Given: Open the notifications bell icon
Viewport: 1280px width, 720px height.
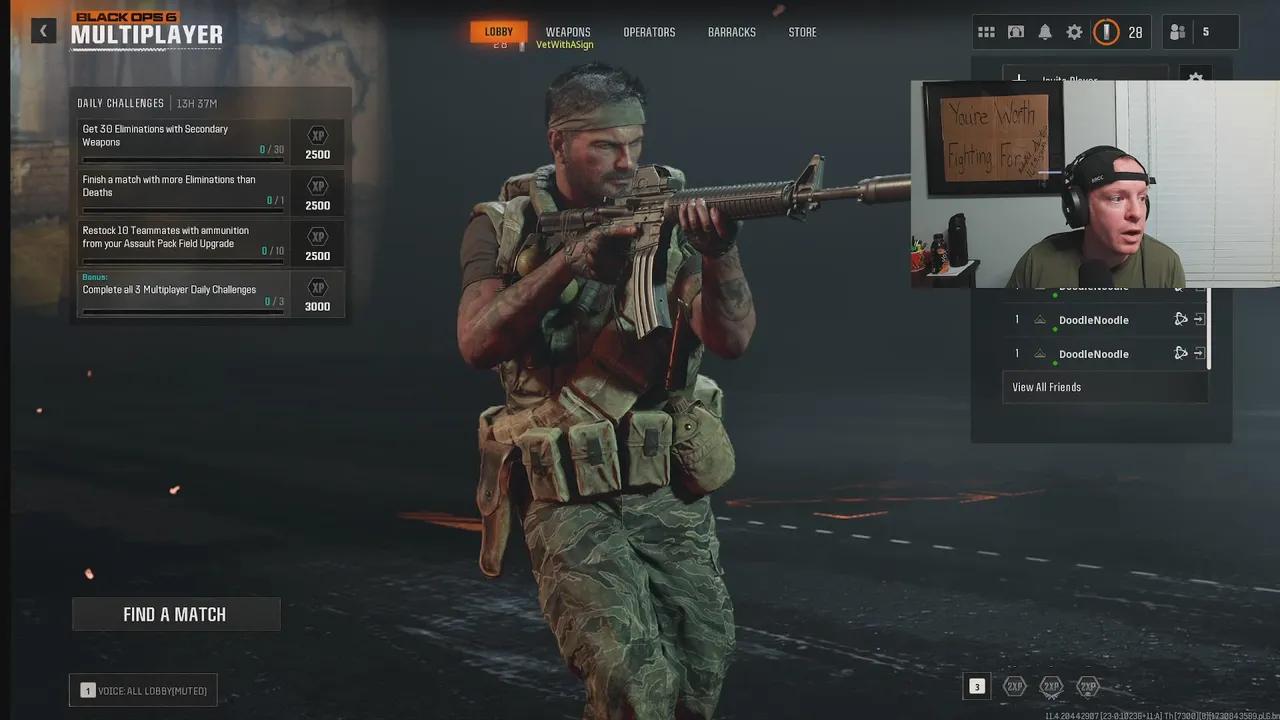Looking at the screenshot, I should coord(1044,31).
